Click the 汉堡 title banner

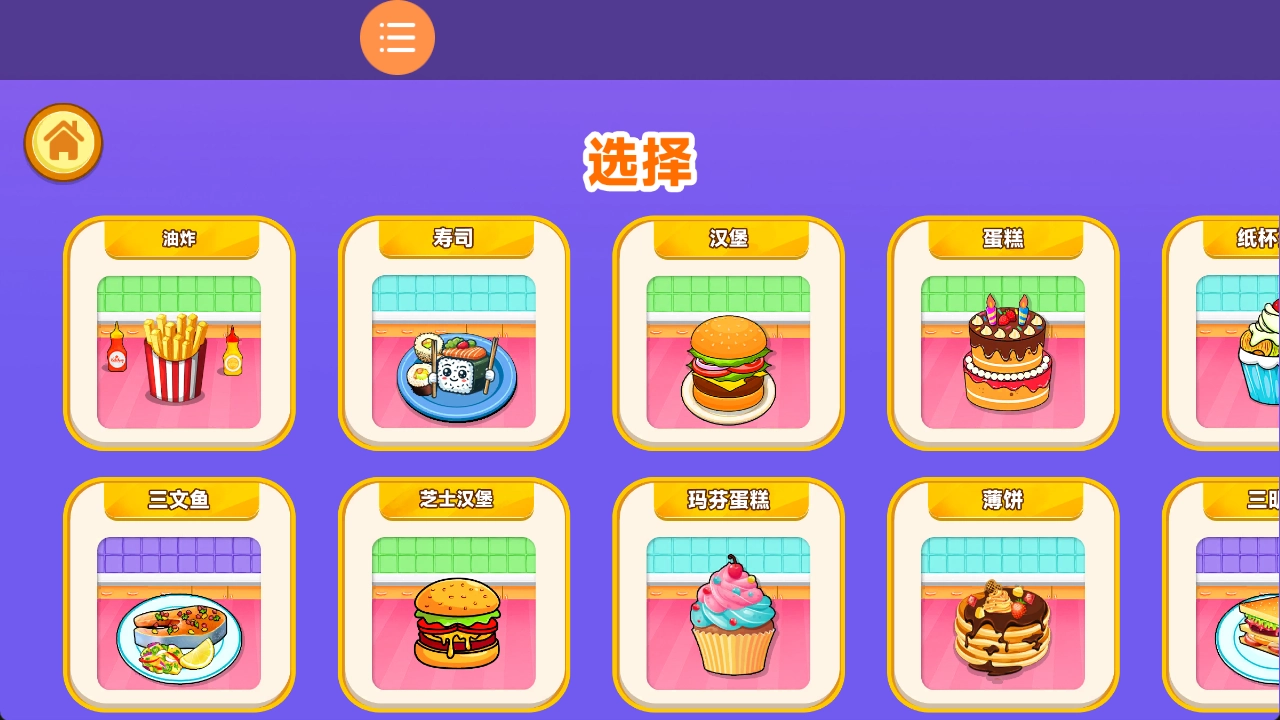click(727, 238)
